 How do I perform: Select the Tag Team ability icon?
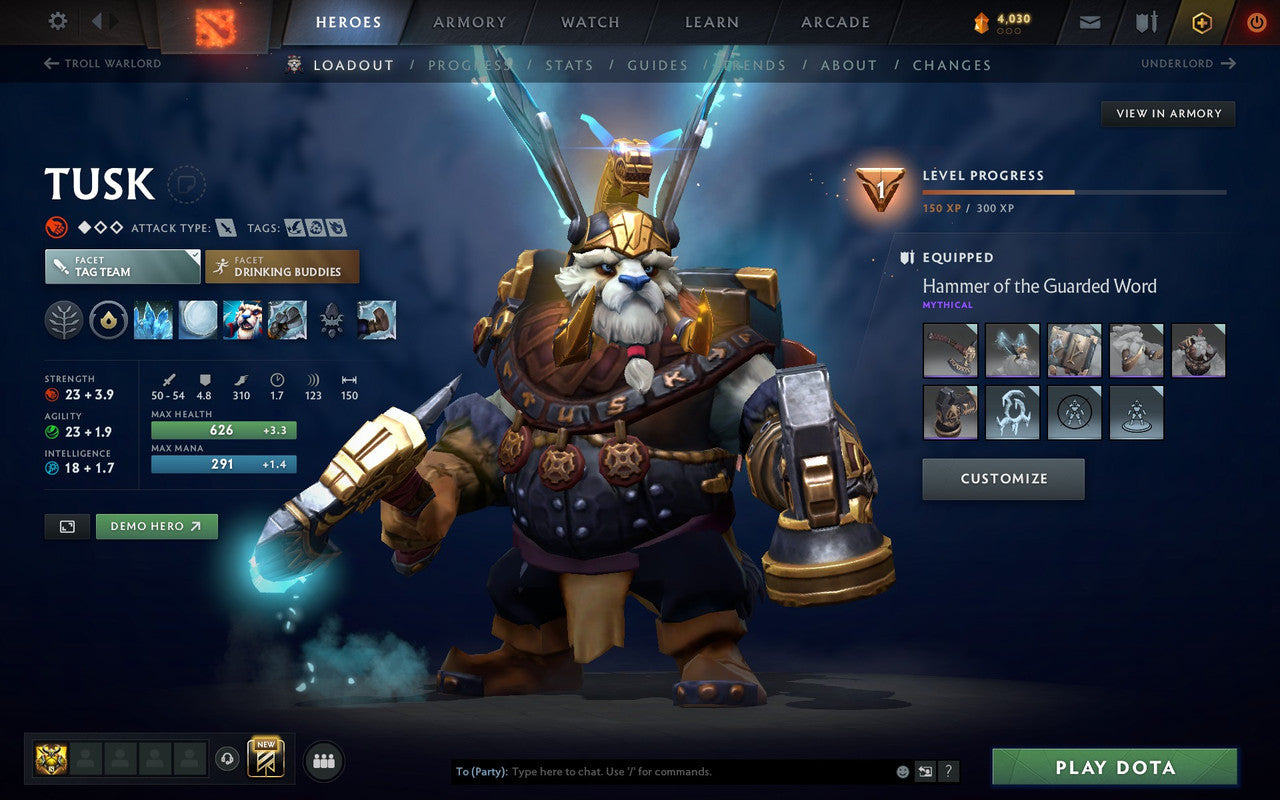(242, 320)
